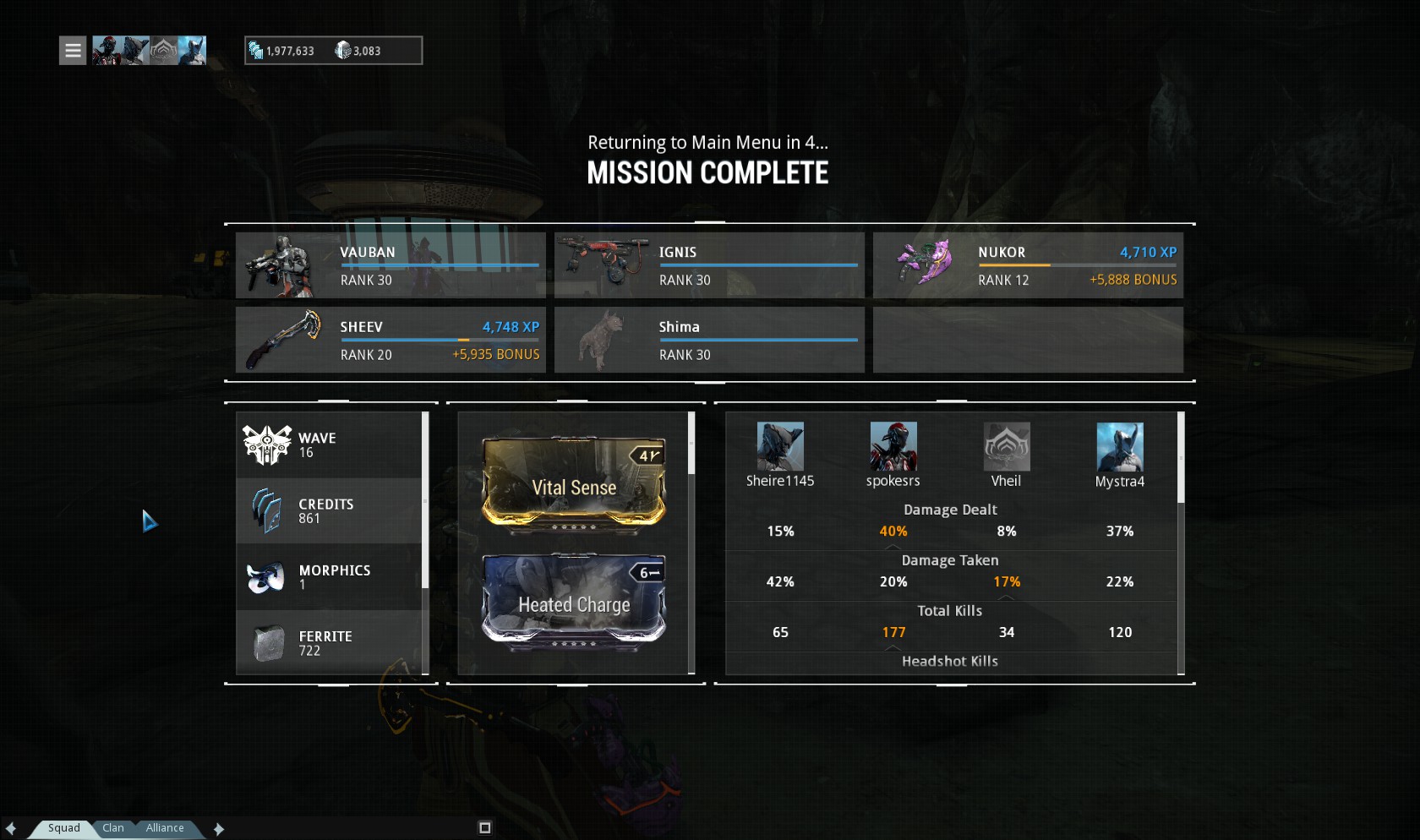Select the Shima companion panel
This screenshot has height=840, width=1420.
(709, 340)
